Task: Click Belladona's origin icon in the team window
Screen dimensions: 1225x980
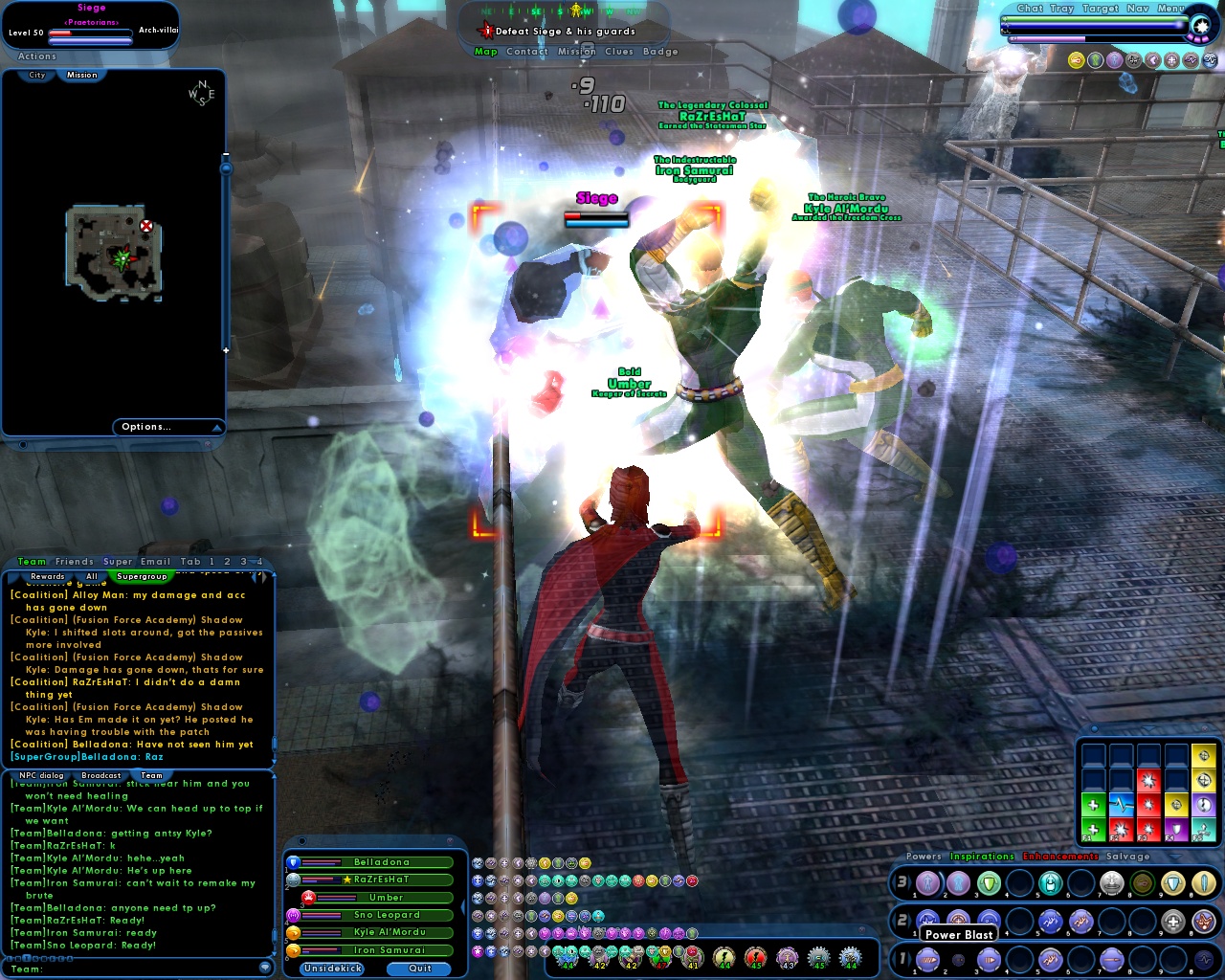Action: pyautogui.click(x=293, y=862)
